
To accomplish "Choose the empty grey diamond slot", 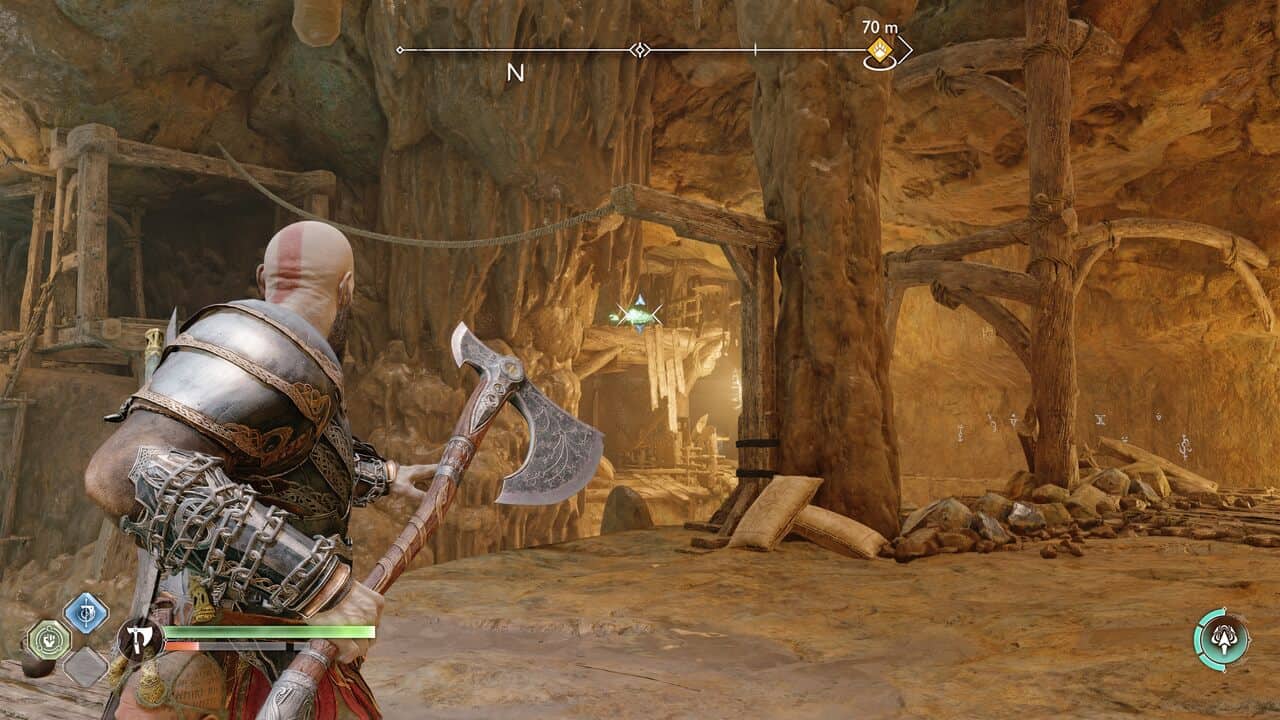I will (x=86, y=666).
